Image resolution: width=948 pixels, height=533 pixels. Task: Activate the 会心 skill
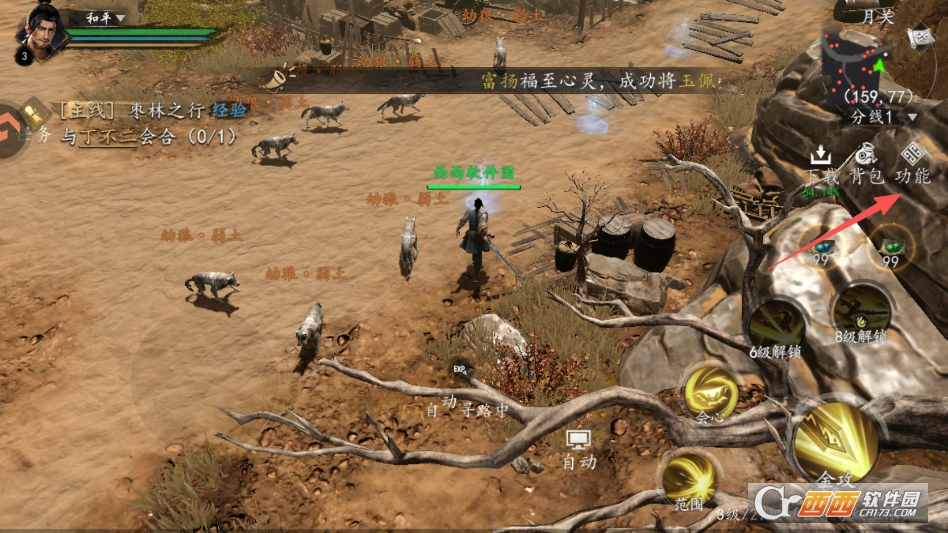point(710,391)
